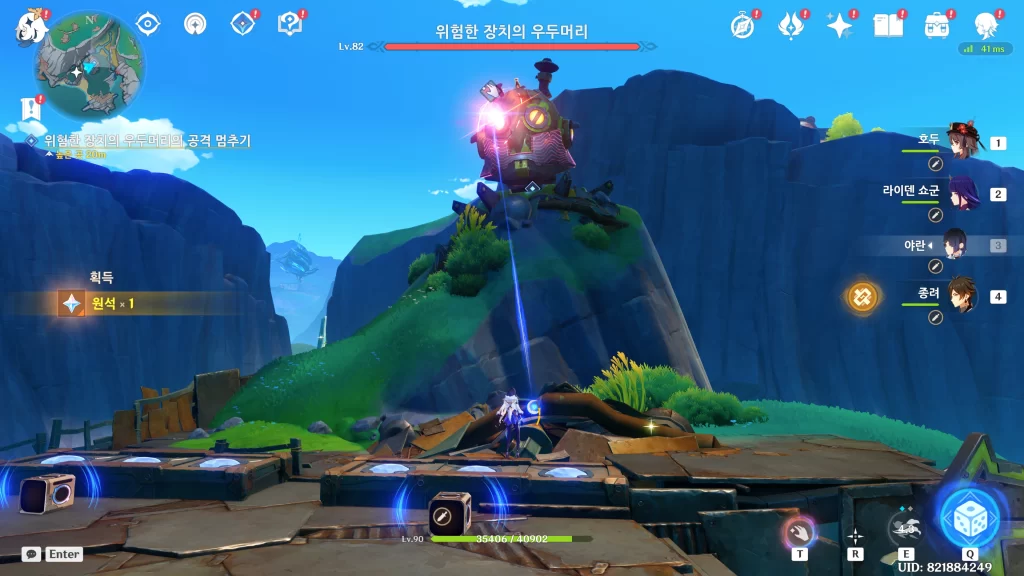The image size is (1024, 576).
Task: Open the chat speech bubble
Action: 31,554
